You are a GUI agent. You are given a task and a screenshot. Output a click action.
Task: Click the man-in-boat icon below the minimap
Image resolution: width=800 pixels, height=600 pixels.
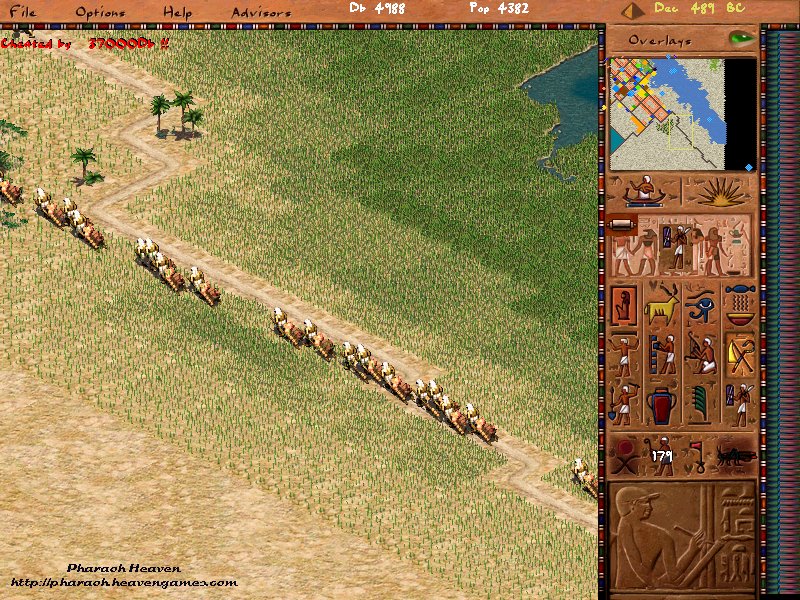[644, 191]
